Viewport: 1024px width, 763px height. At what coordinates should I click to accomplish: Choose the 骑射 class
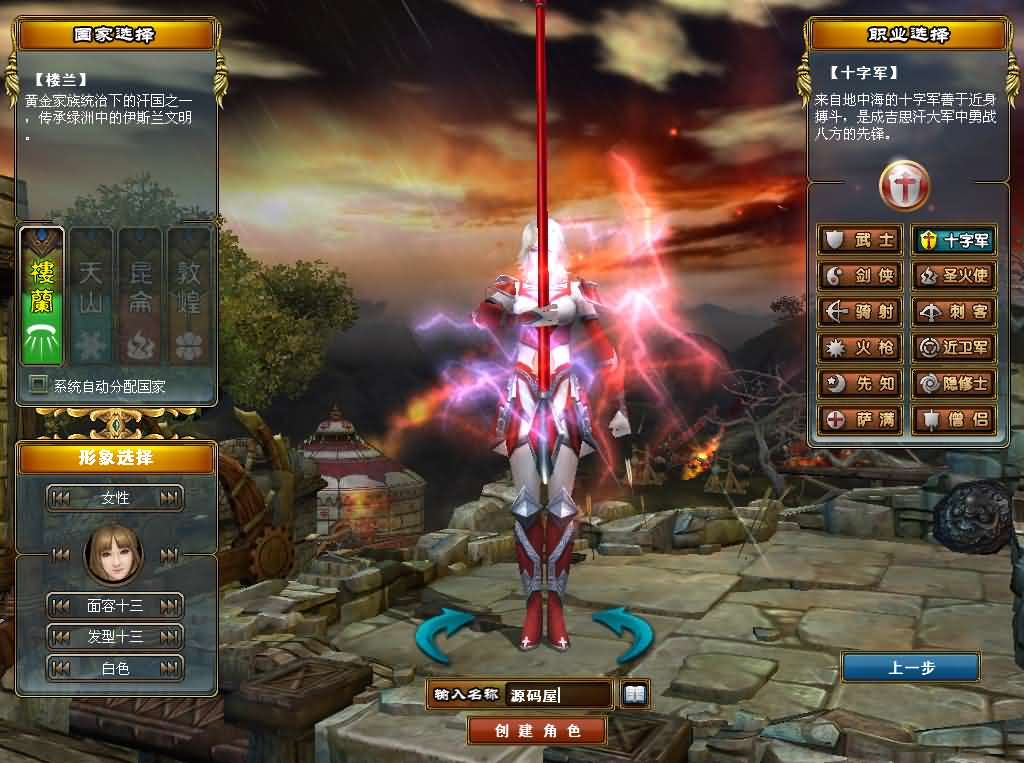859,312
